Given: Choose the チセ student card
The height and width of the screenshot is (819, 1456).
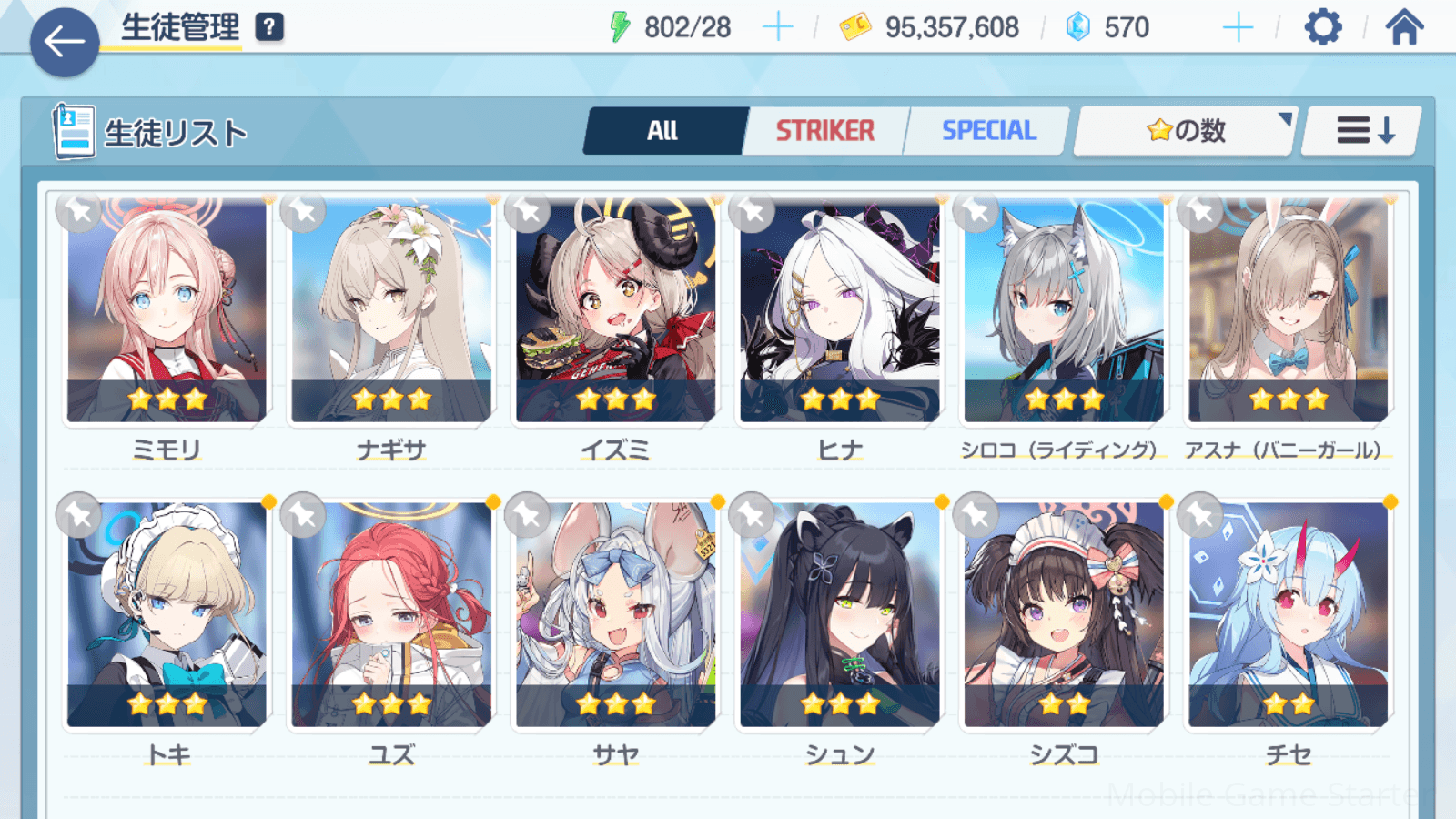Looking at the screenshot, I should pos(1288,615).
